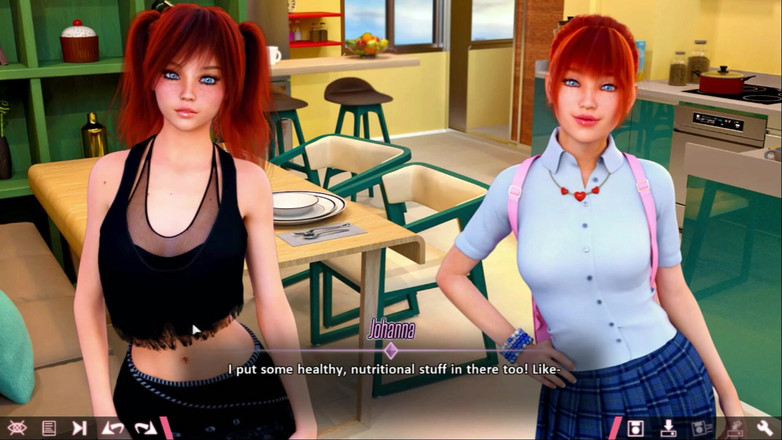Save the game using the floppy disk icon
782x440 pixels.
click(635, 428)
